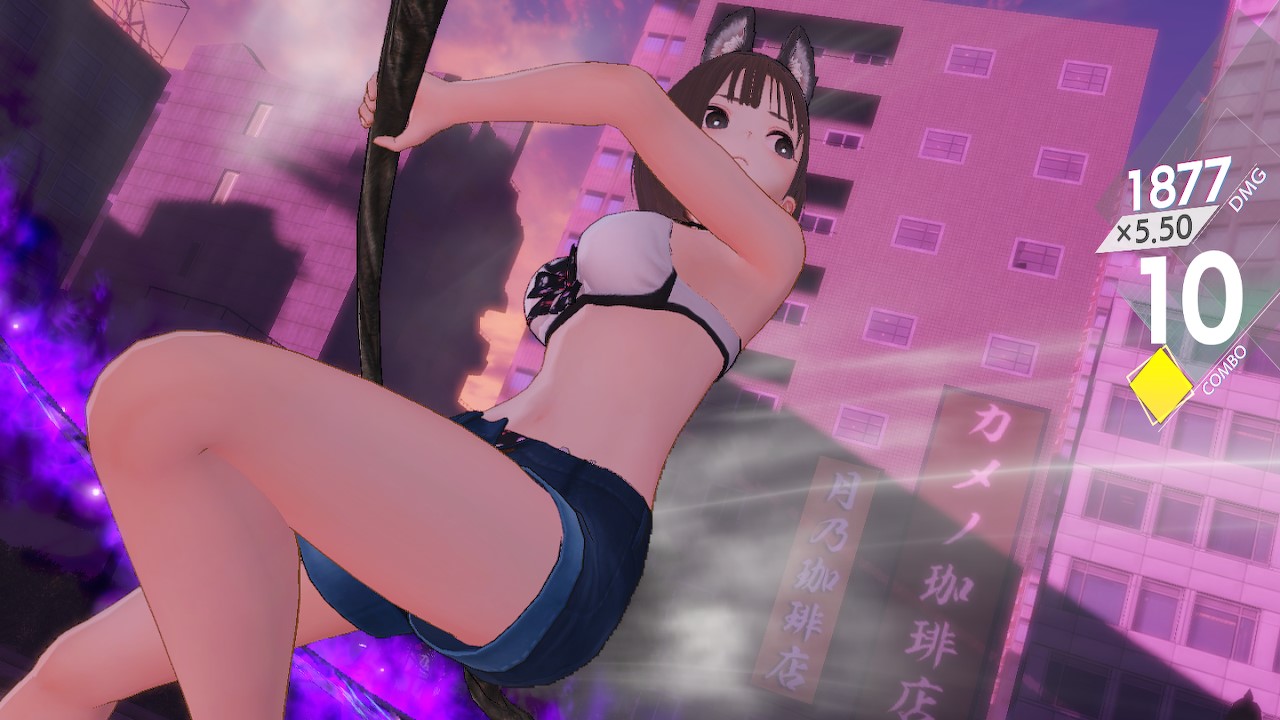Expand the damage readout showing 1877

tap(1177, 183)
